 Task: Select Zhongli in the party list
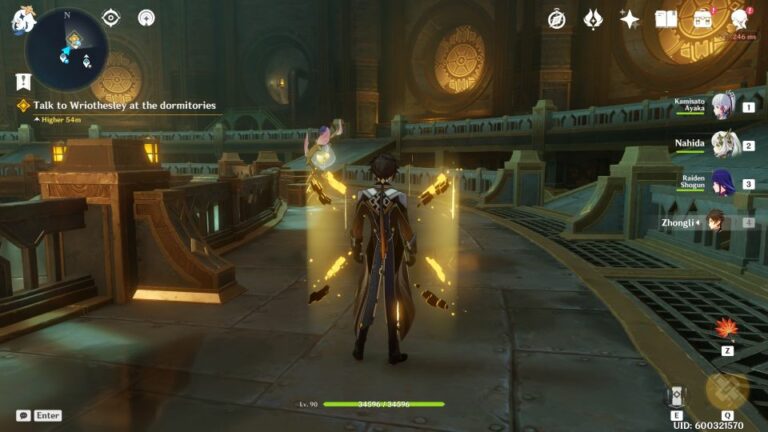click(716, 222)
